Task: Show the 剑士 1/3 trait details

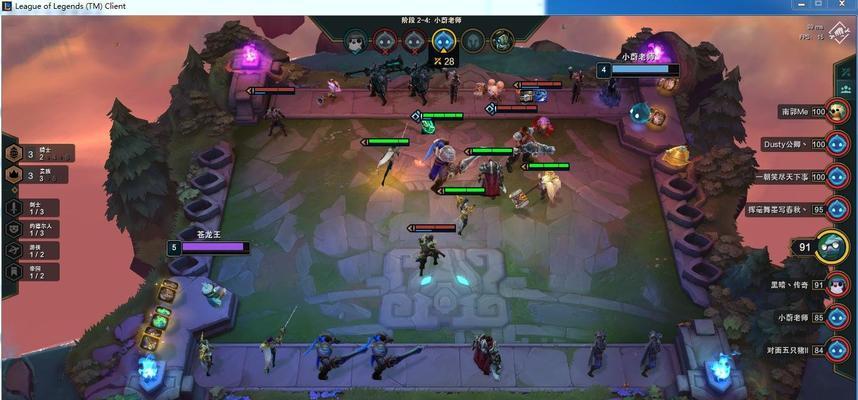Action: coord(14,207)
